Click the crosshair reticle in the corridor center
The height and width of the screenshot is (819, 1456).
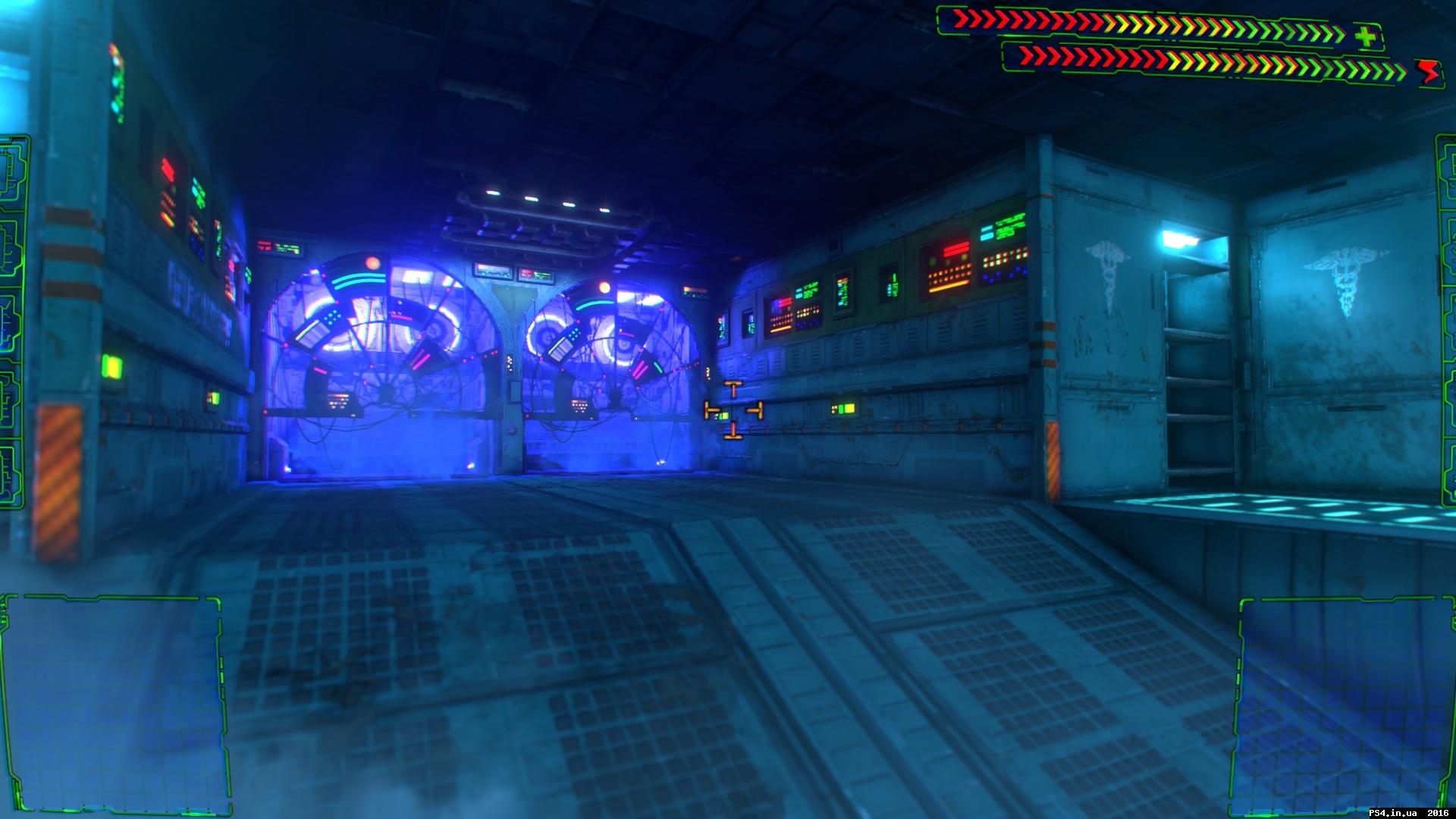733,409
